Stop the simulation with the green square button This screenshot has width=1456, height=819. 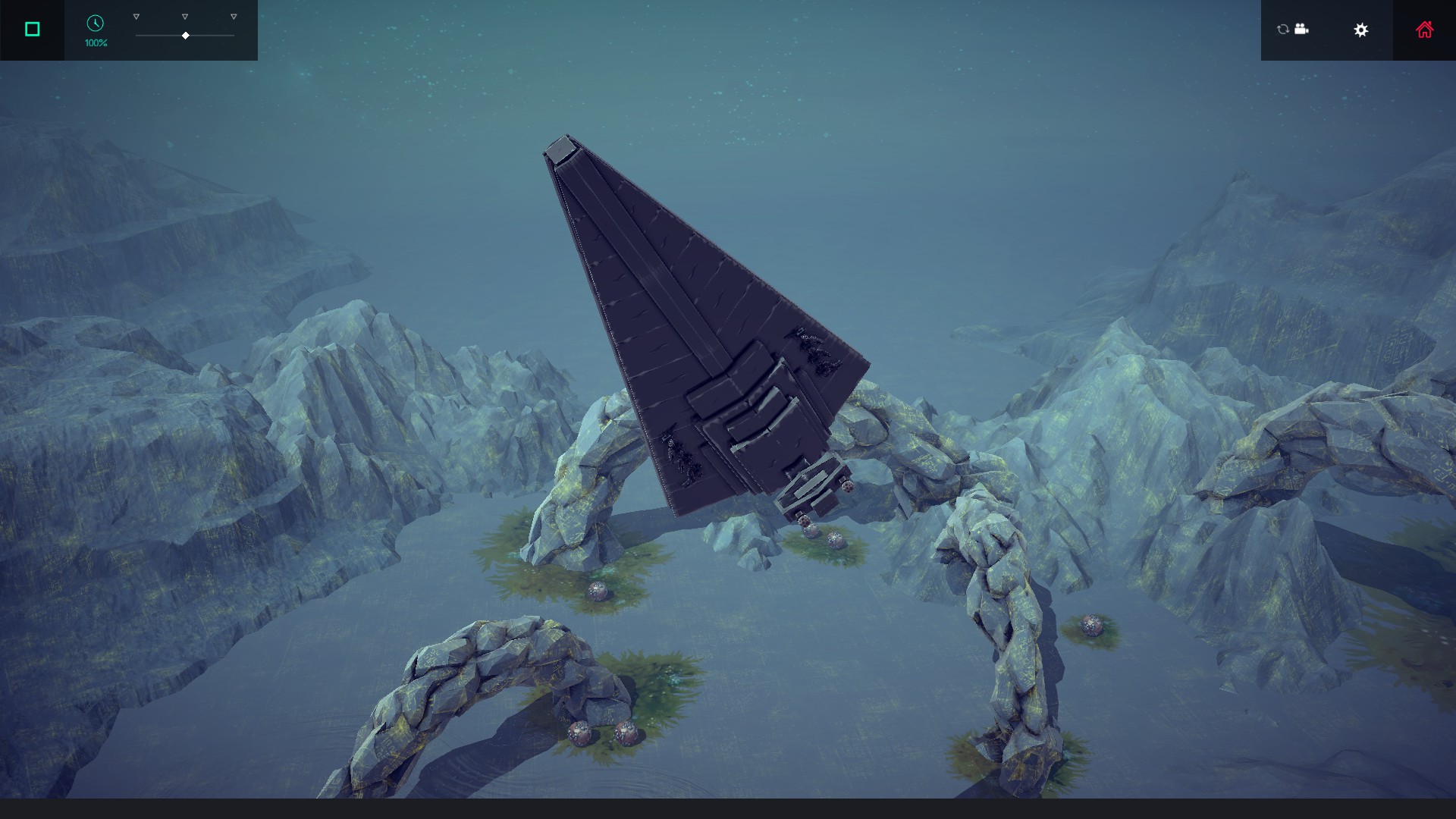coord(31,28)
